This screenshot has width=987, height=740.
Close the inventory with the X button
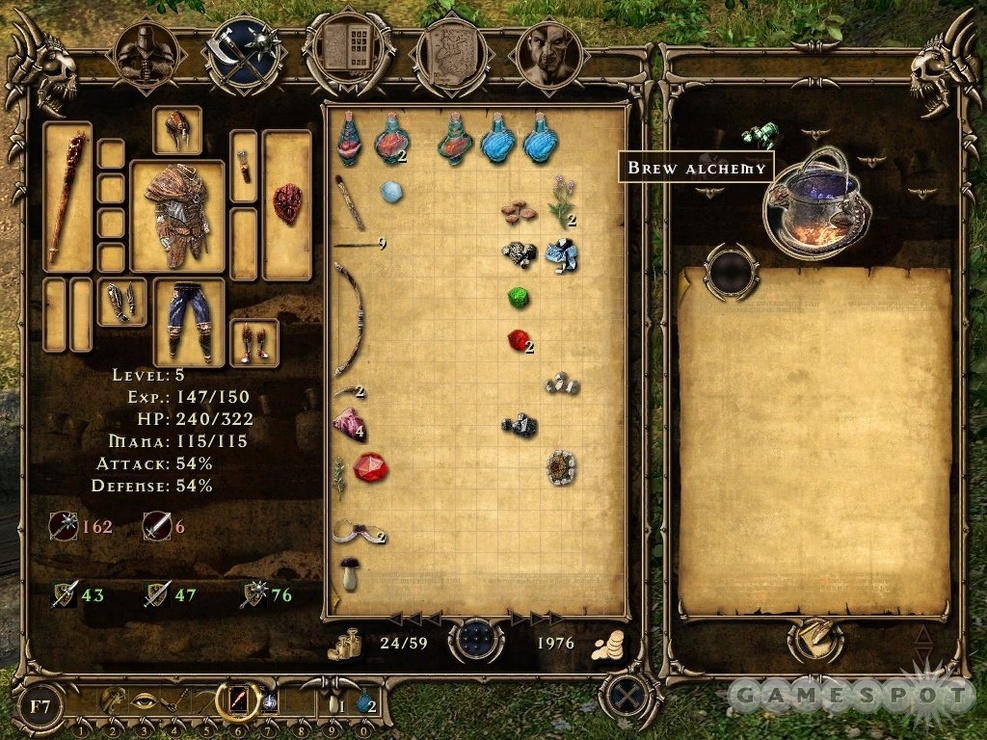[628, 695]
